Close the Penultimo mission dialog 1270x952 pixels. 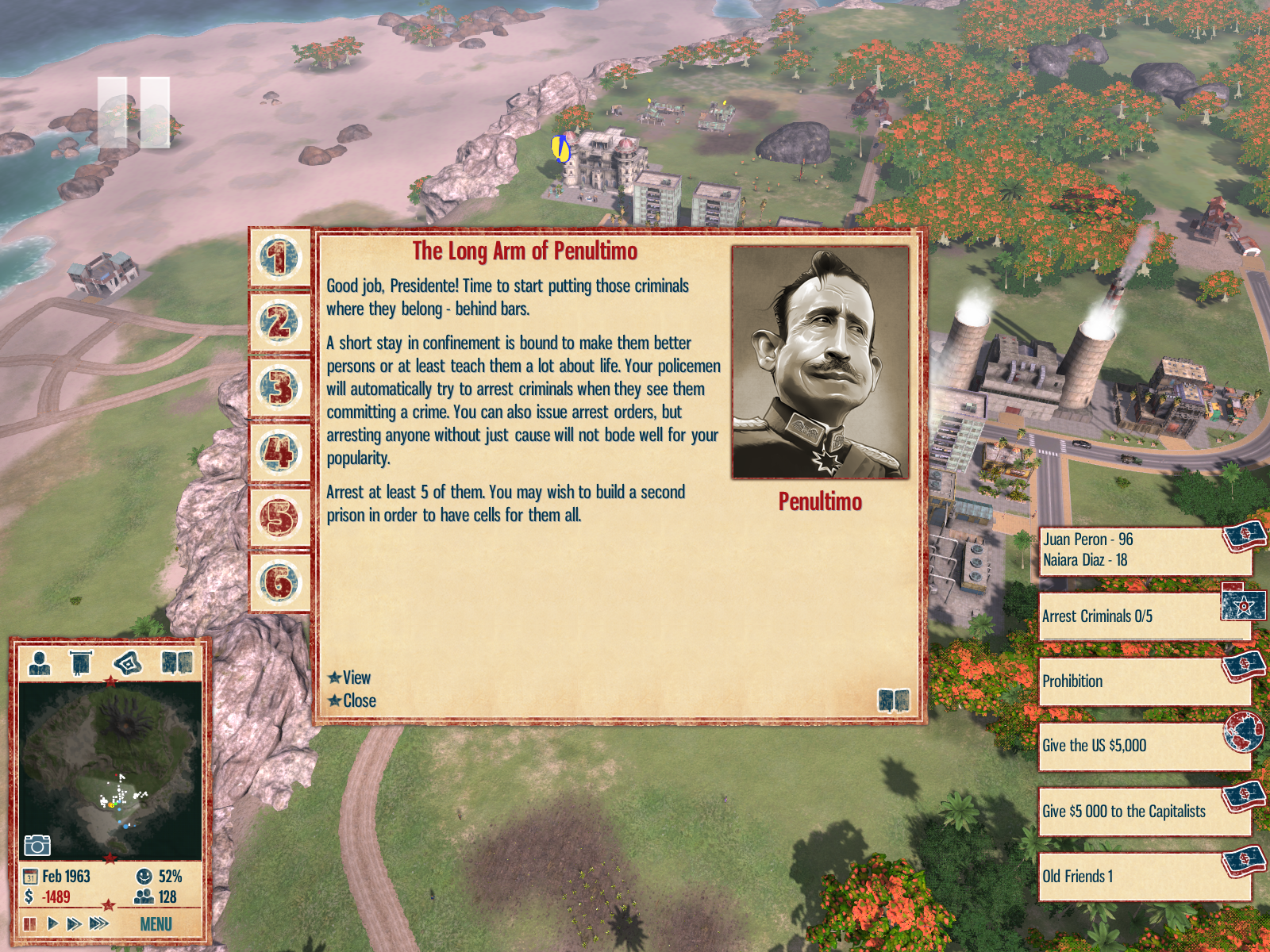point(359,701)
